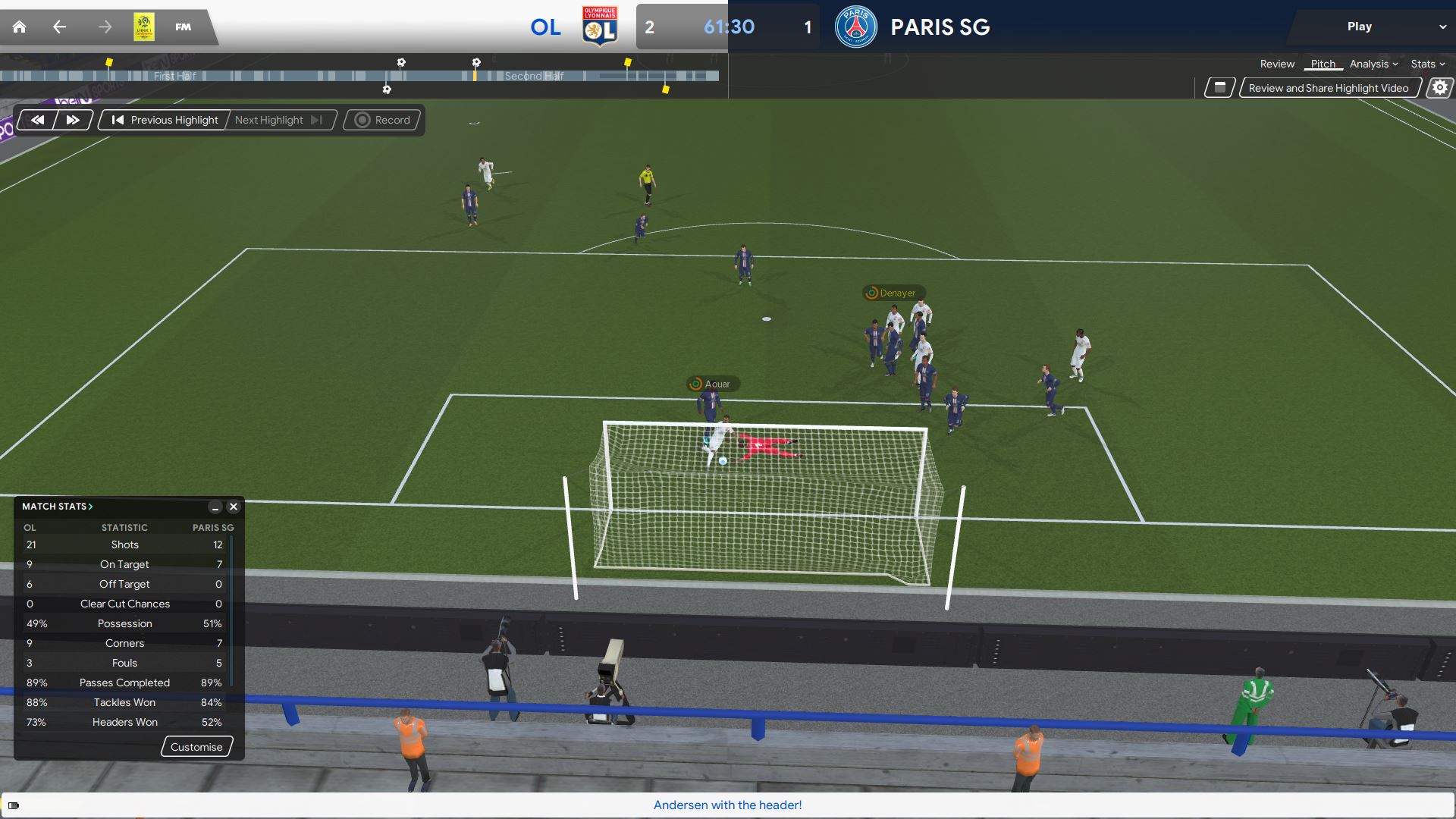The image size is (1456, 819).
Task: Minimise the Match Stats panel
Action: [x=215, y=507]
